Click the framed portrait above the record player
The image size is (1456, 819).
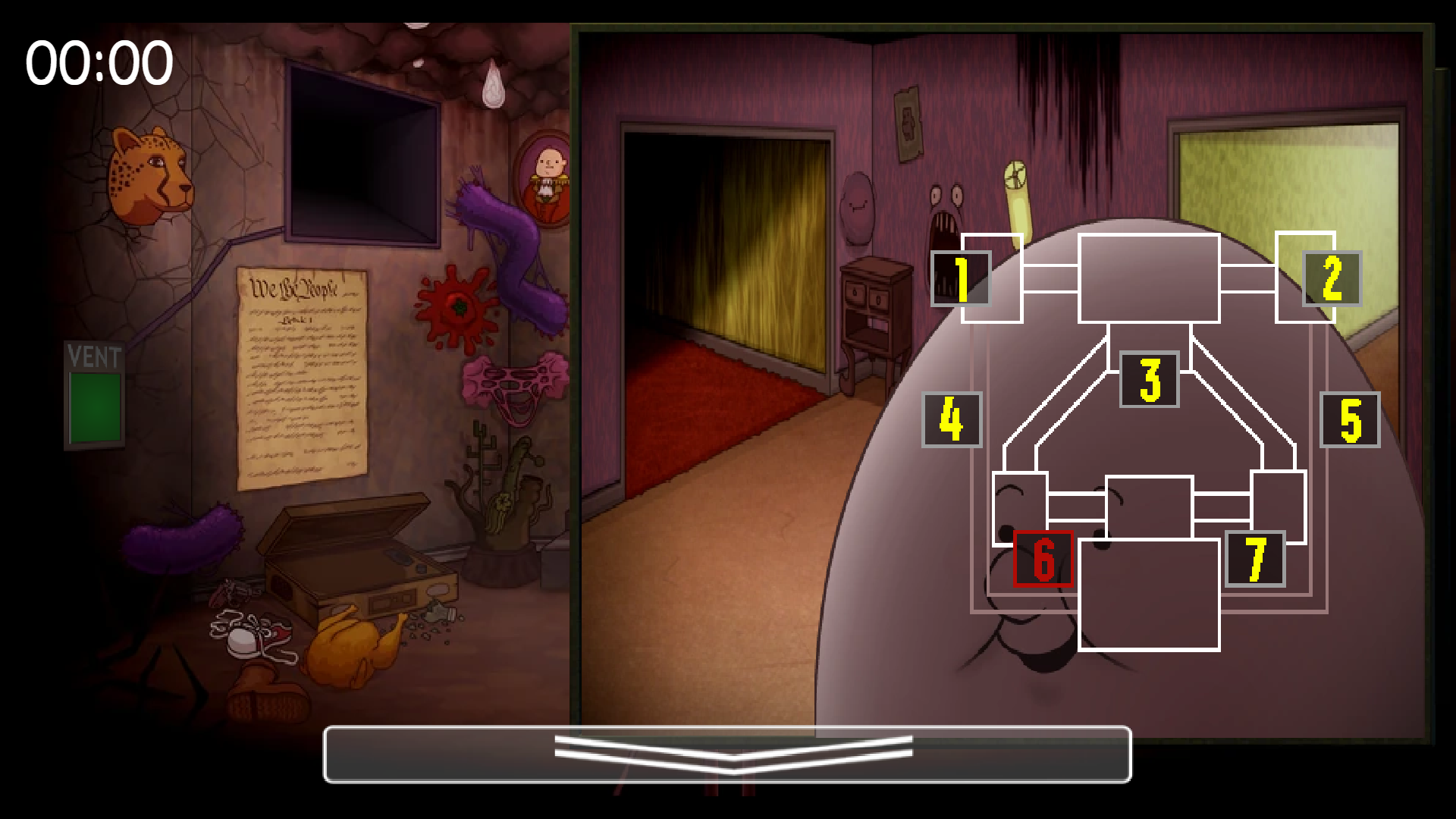pyautogui.click(x=548, y=176)
